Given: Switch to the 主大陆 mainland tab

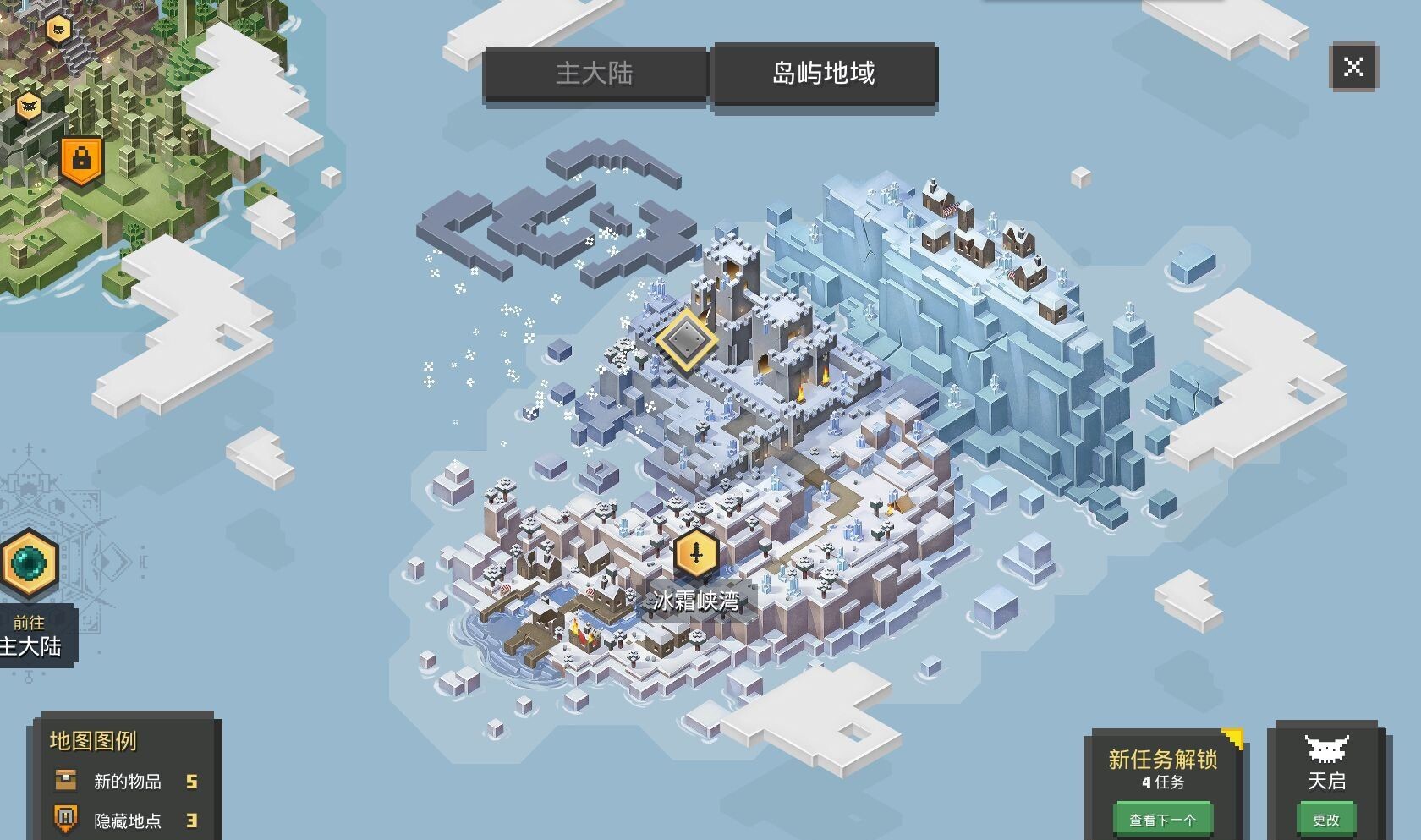Looking at the screenshot, I should point(595,74).
